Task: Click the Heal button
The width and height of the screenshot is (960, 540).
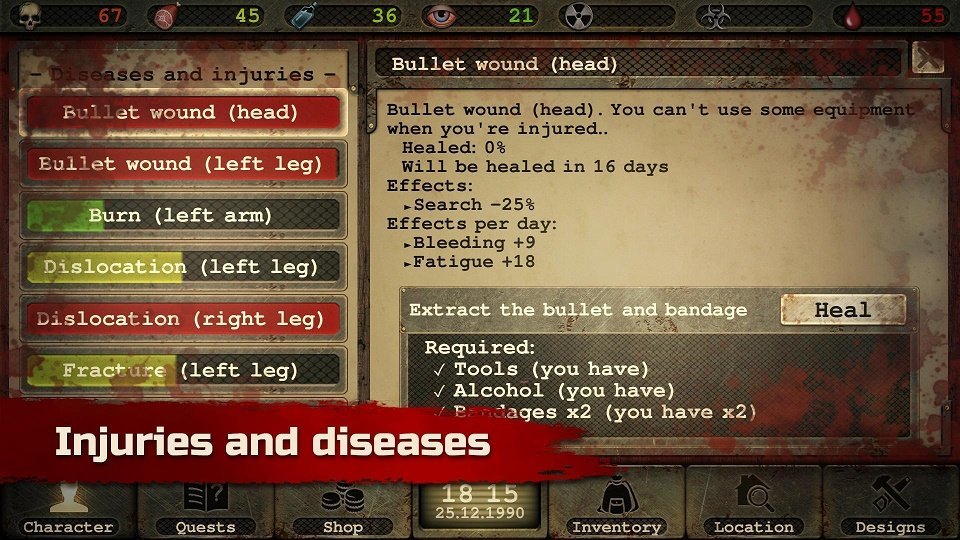Action: 842,310
